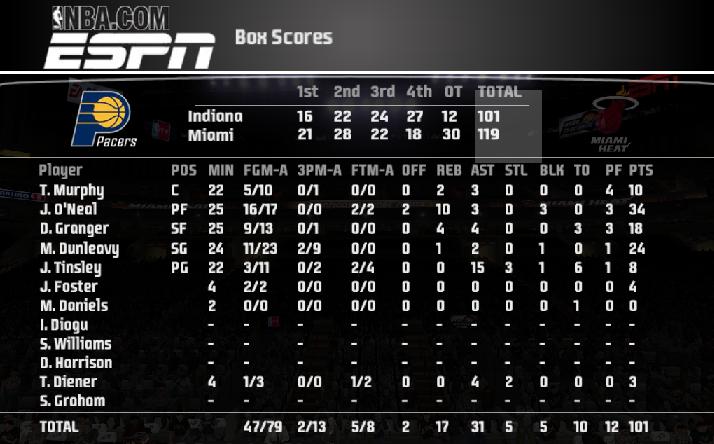The width and height of the screenshot is (714, 444).
Task: Select M. Dunleavy's player row
Action: [x=79, y=248]
